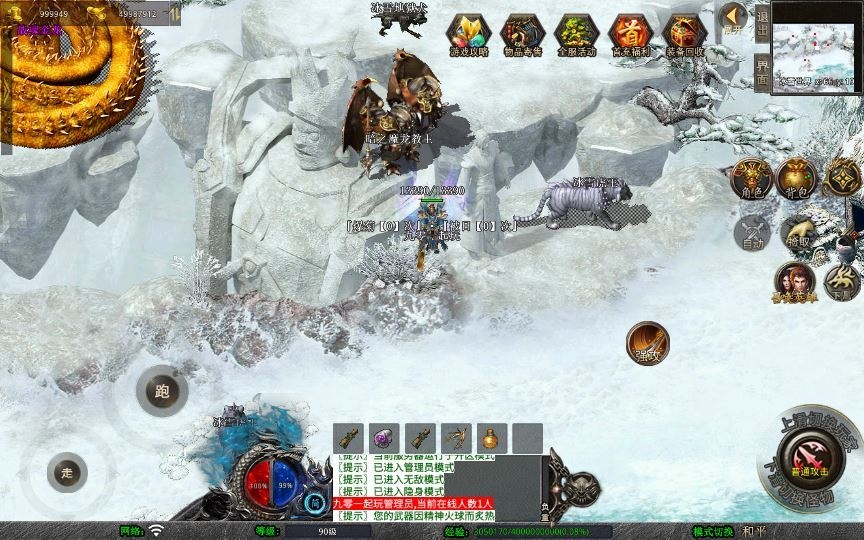Open the 游戏攻略 game guide icon
The width and height of the screenshot is (864, 540).
click(466, 34)
